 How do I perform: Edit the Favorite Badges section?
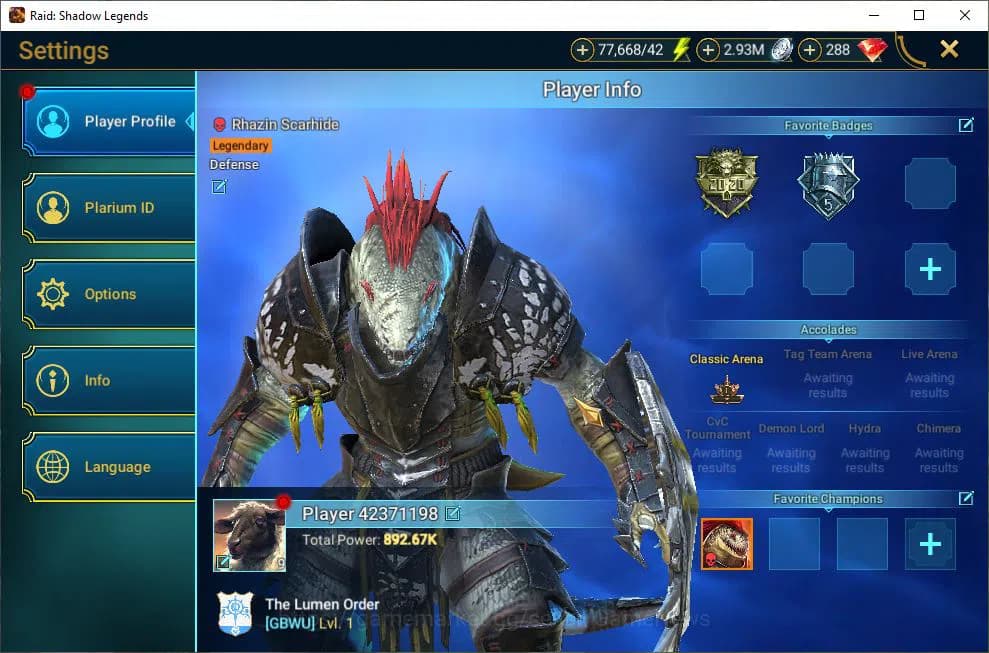pyautogui.click(x=966, y=125)
